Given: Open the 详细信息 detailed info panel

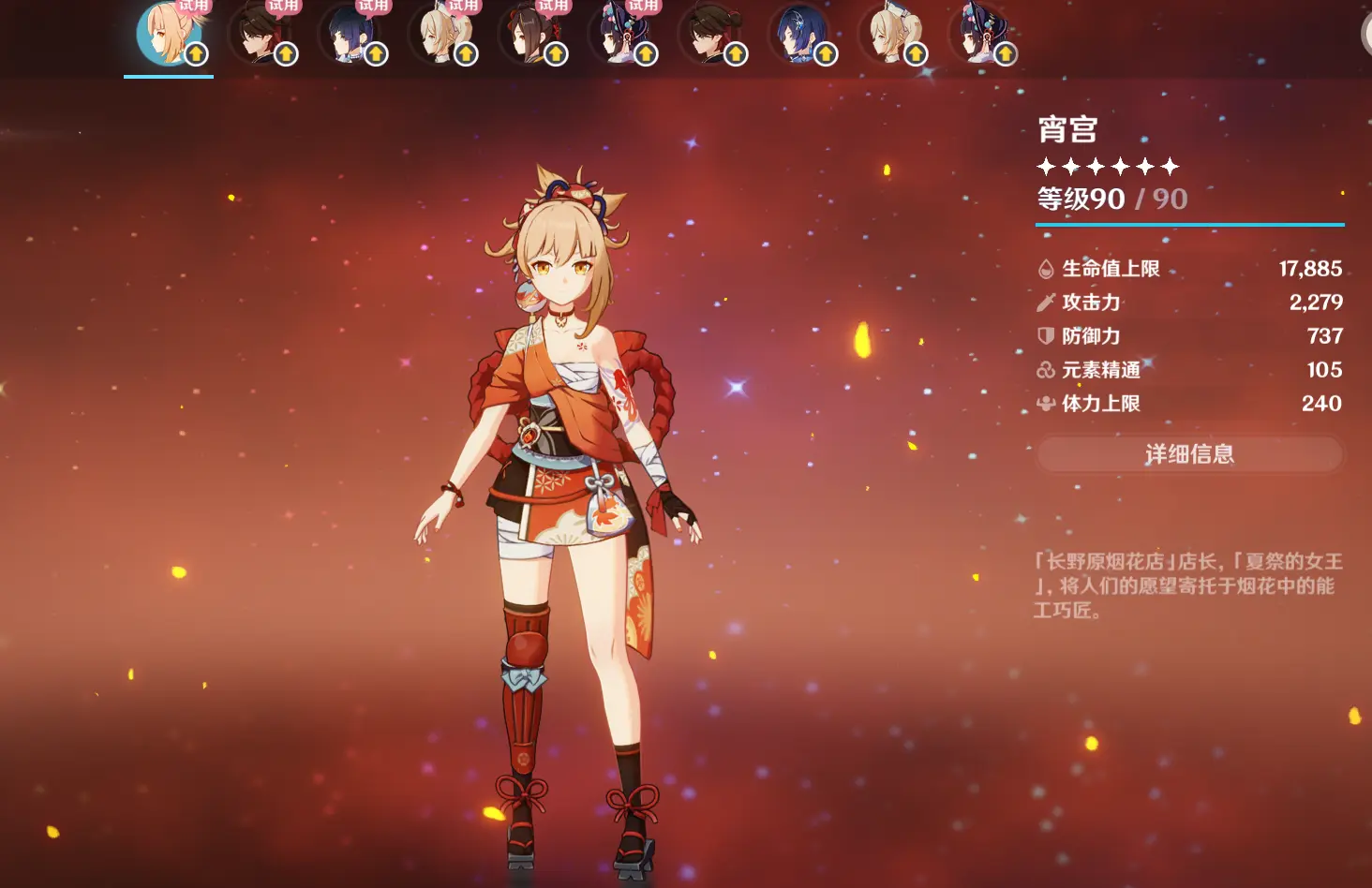Looking at the screenshot, I should pos(1189,454).
